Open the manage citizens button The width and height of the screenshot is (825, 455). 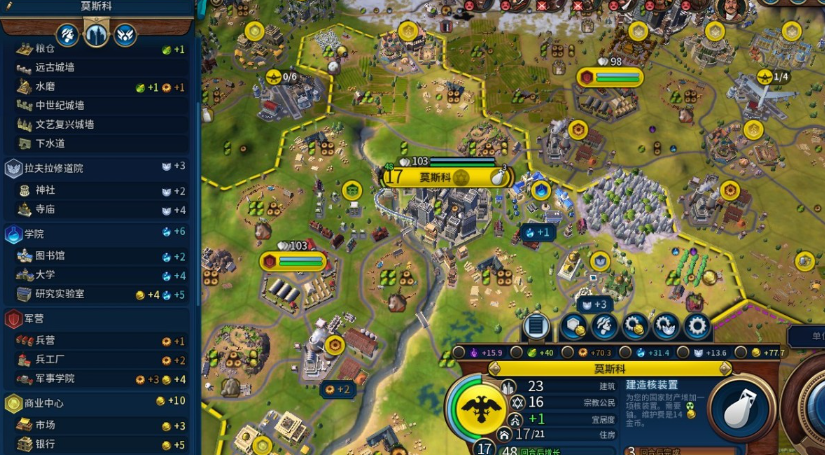click(604, 326)
